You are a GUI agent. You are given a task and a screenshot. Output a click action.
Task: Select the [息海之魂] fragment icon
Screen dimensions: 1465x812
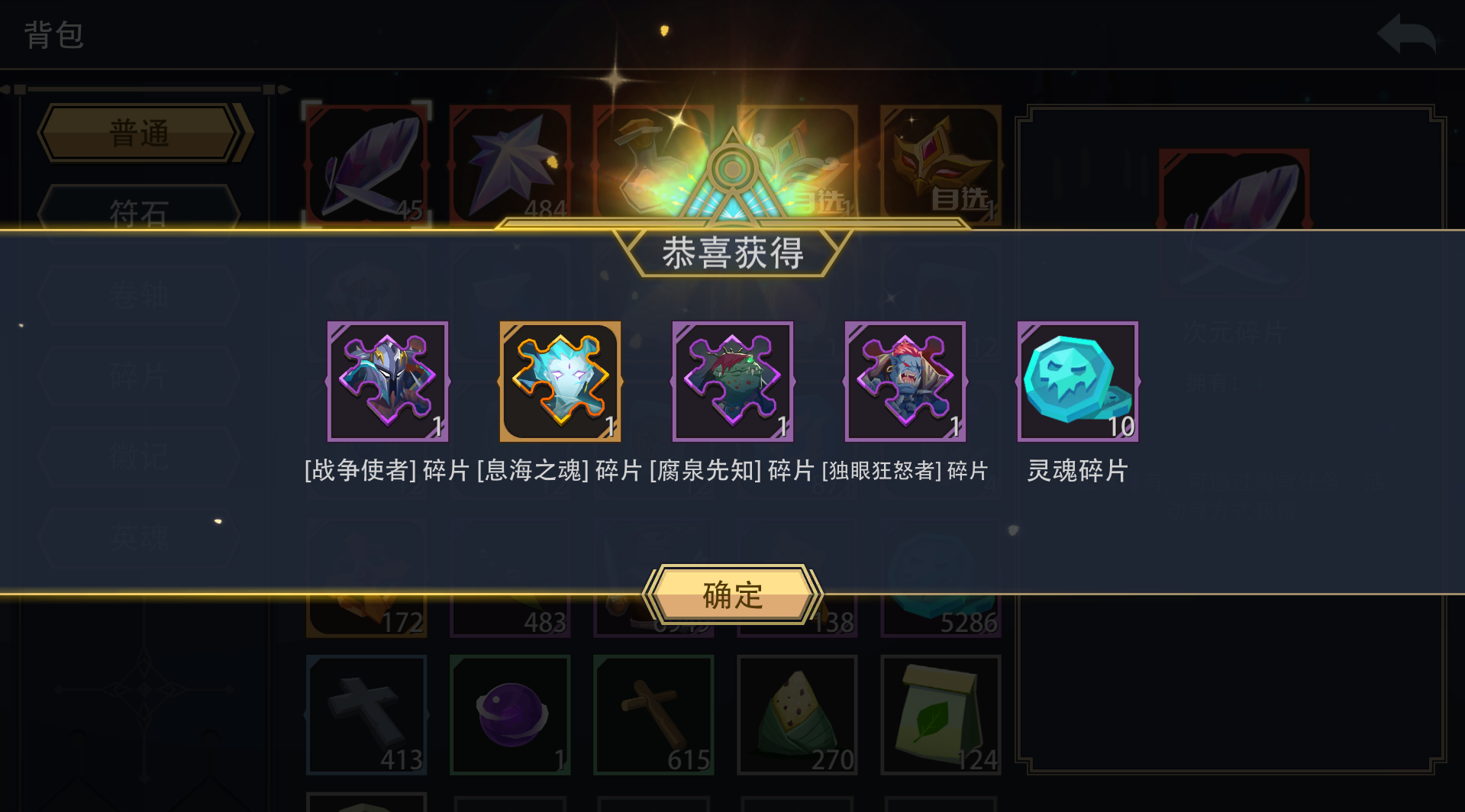click(560, 380)
